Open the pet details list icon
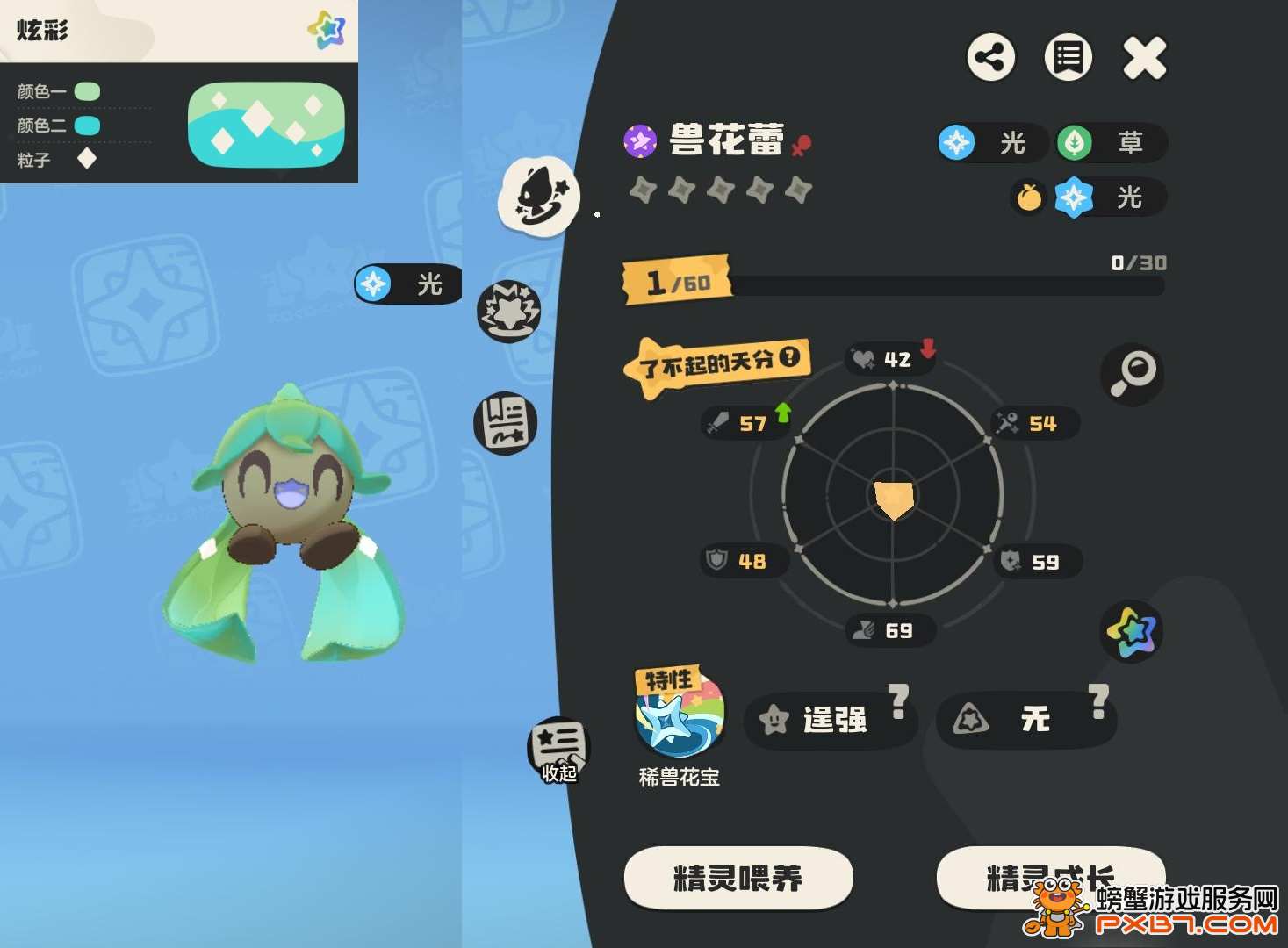This screenshot has width=1288, height=948. (x=1067, y=58)
